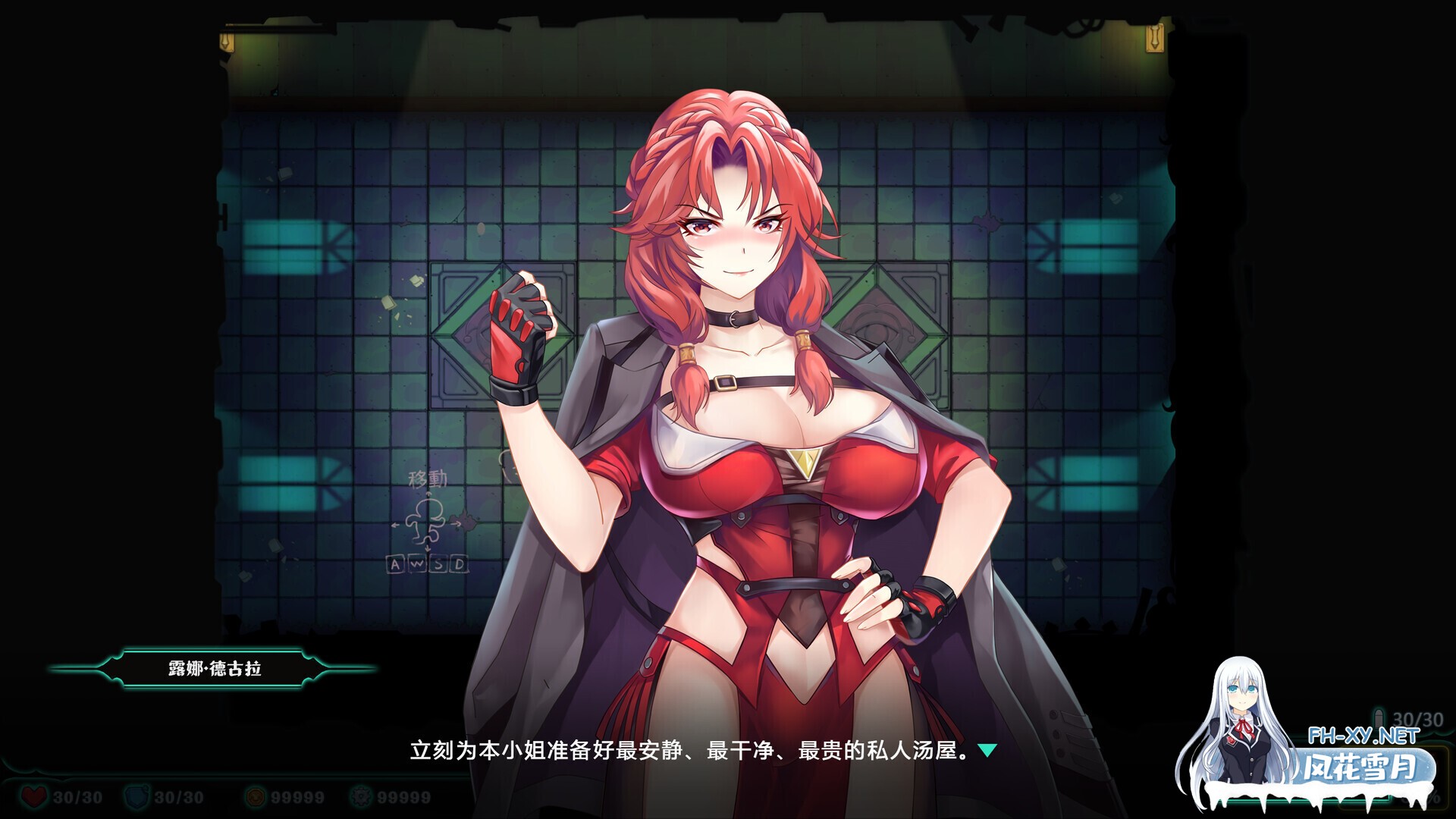Click the red heart HP icon

32,795
